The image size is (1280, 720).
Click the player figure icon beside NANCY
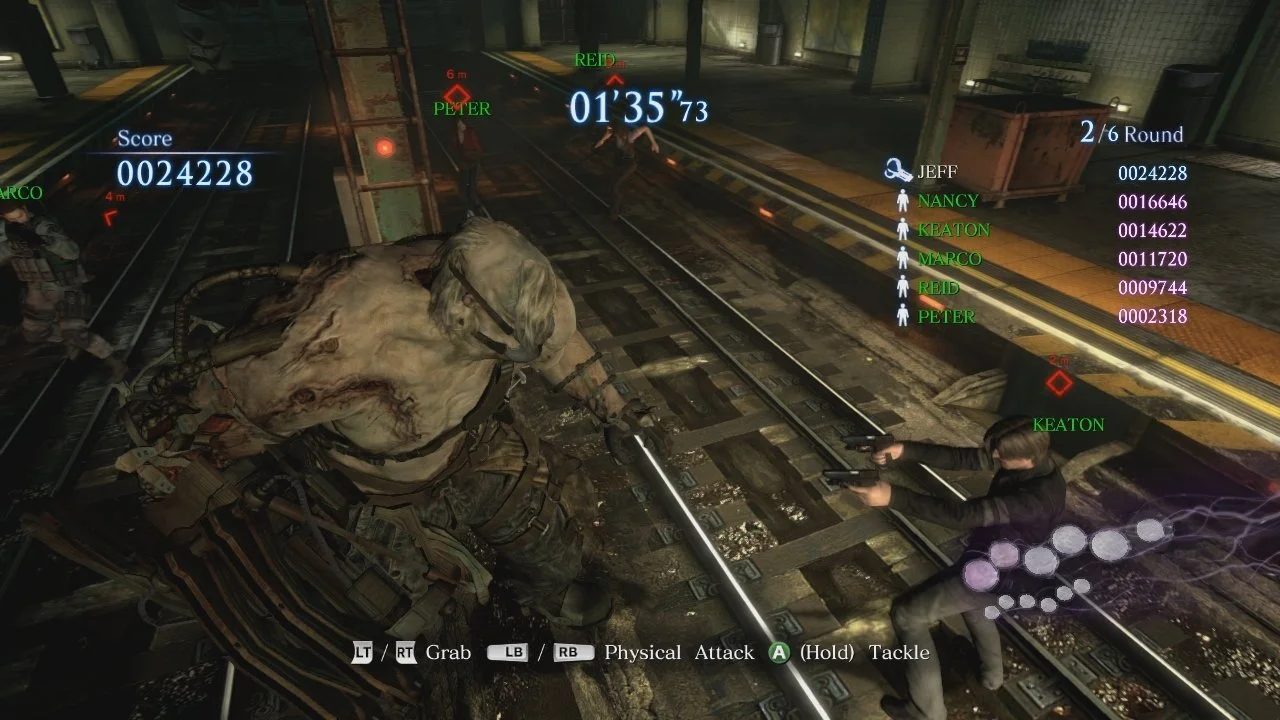click(x=903, y=199)
